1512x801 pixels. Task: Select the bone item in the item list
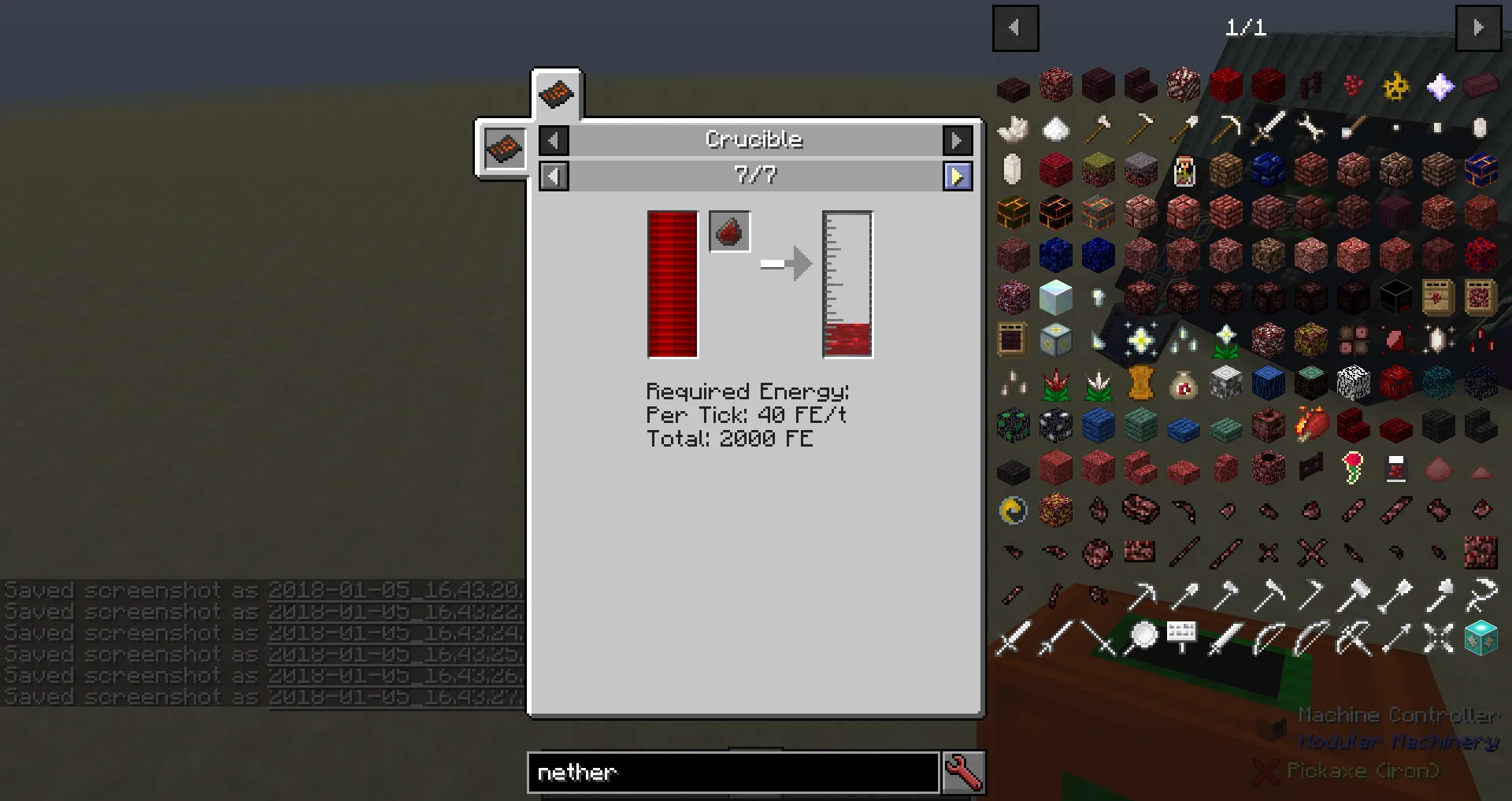click(x=1310, y=128)
